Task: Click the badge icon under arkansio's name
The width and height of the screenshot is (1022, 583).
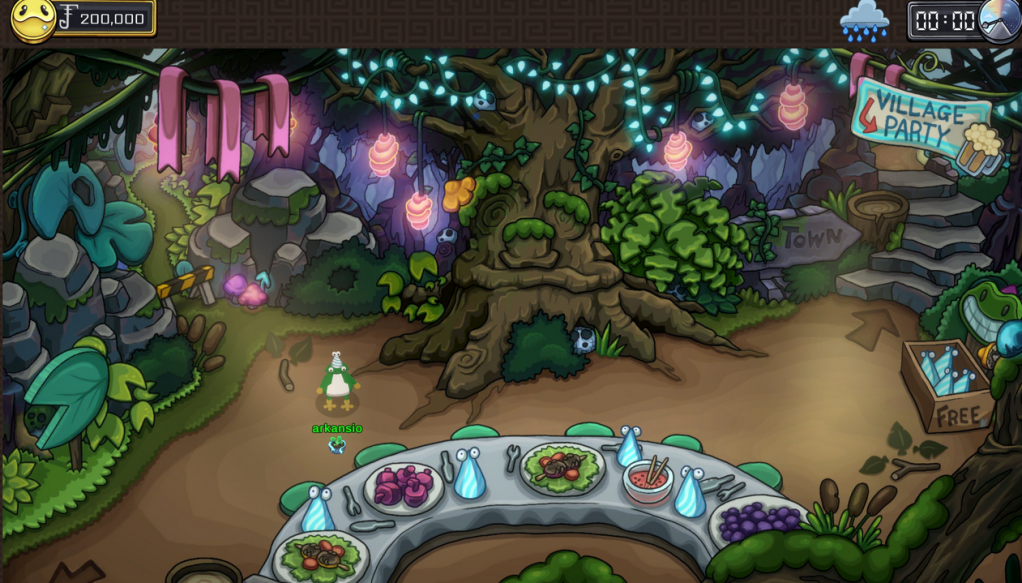Action: 337,445
